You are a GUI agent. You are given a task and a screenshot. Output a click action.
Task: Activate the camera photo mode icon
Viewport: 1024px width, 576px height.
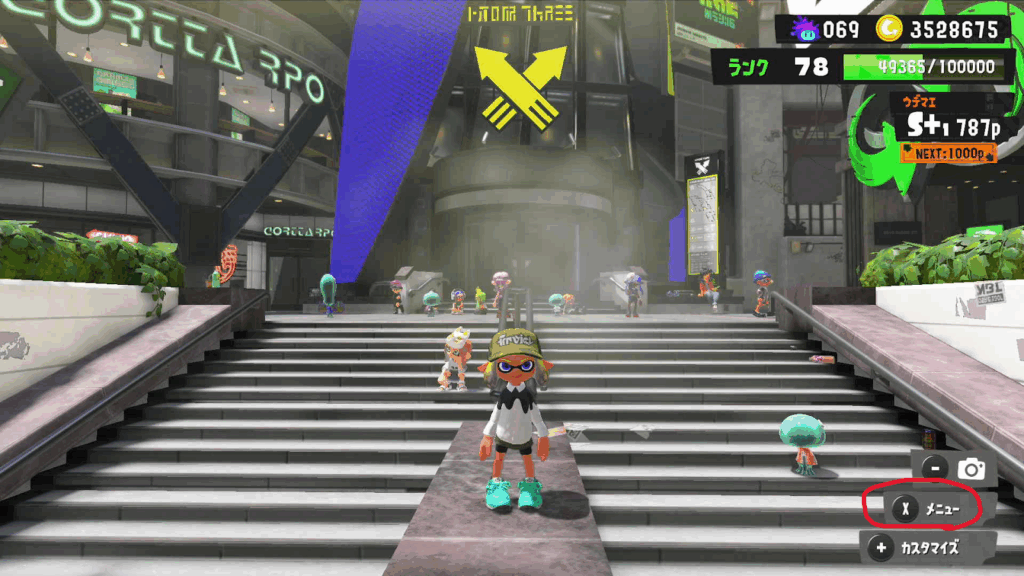[970, 467]
